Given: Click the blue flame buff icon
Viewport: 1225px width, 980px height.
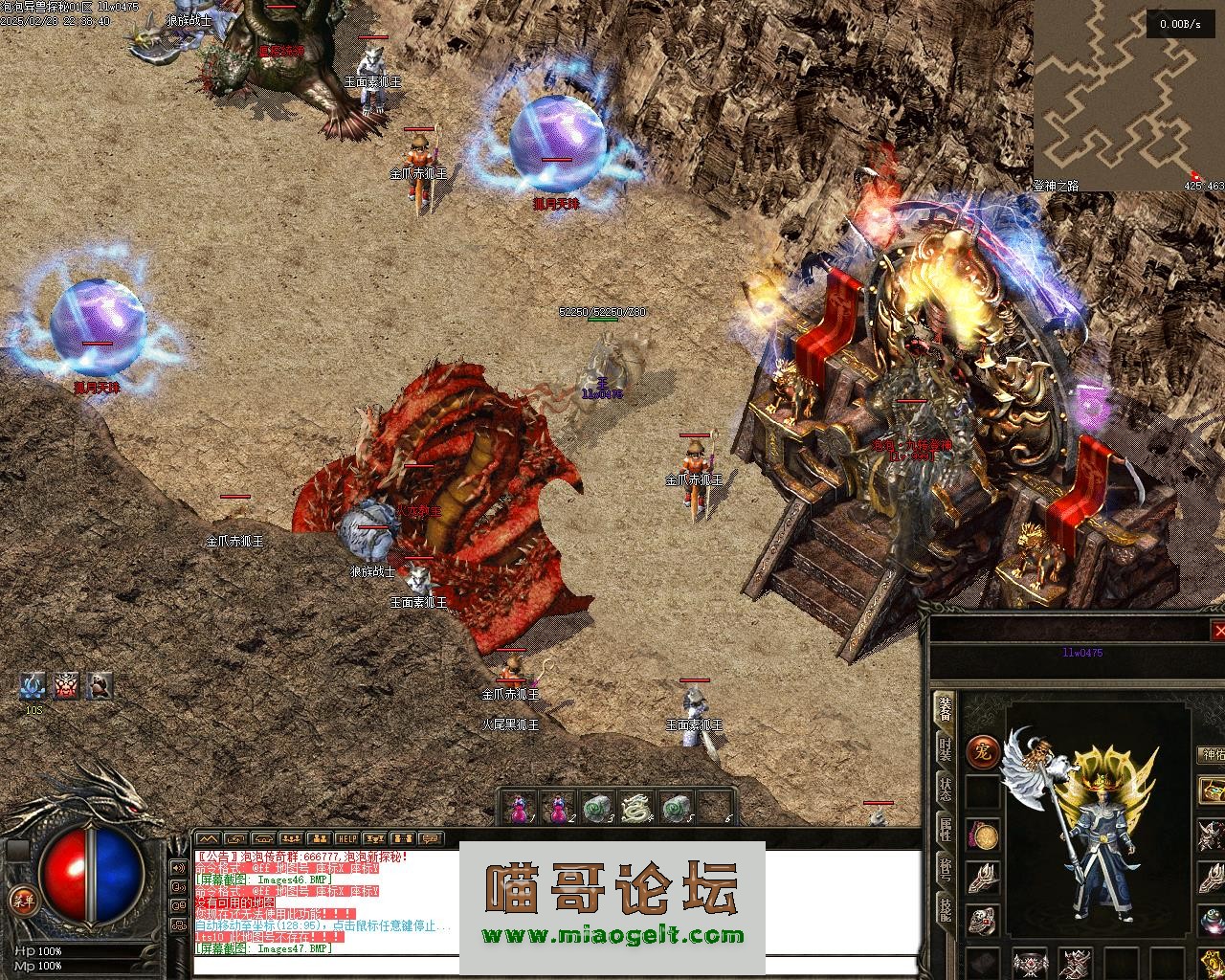Looking at the screenshot, I should tap(34, 685).
